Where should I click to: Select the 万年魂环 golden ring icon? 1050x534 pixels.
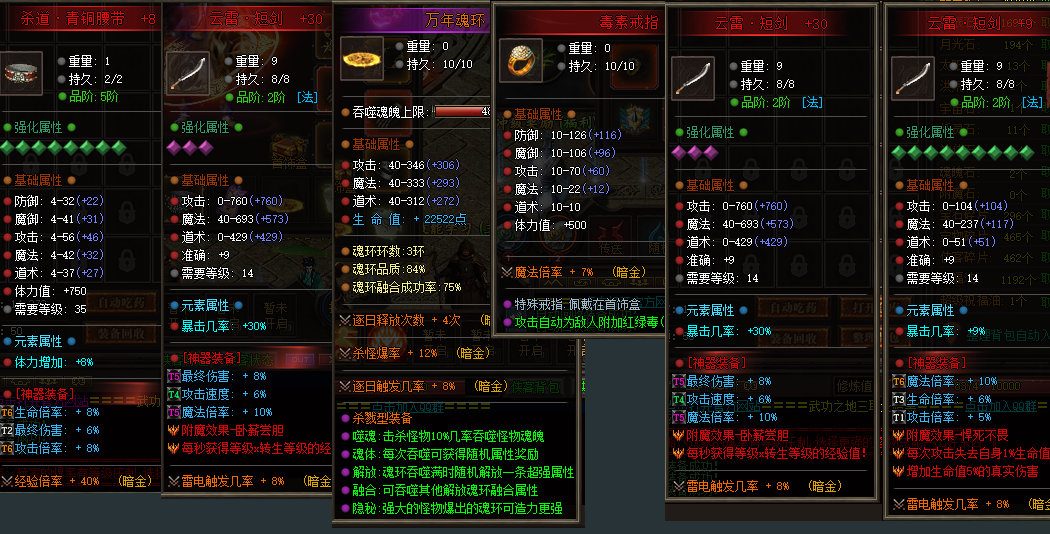pyautogui.click(x=361, y=59)
